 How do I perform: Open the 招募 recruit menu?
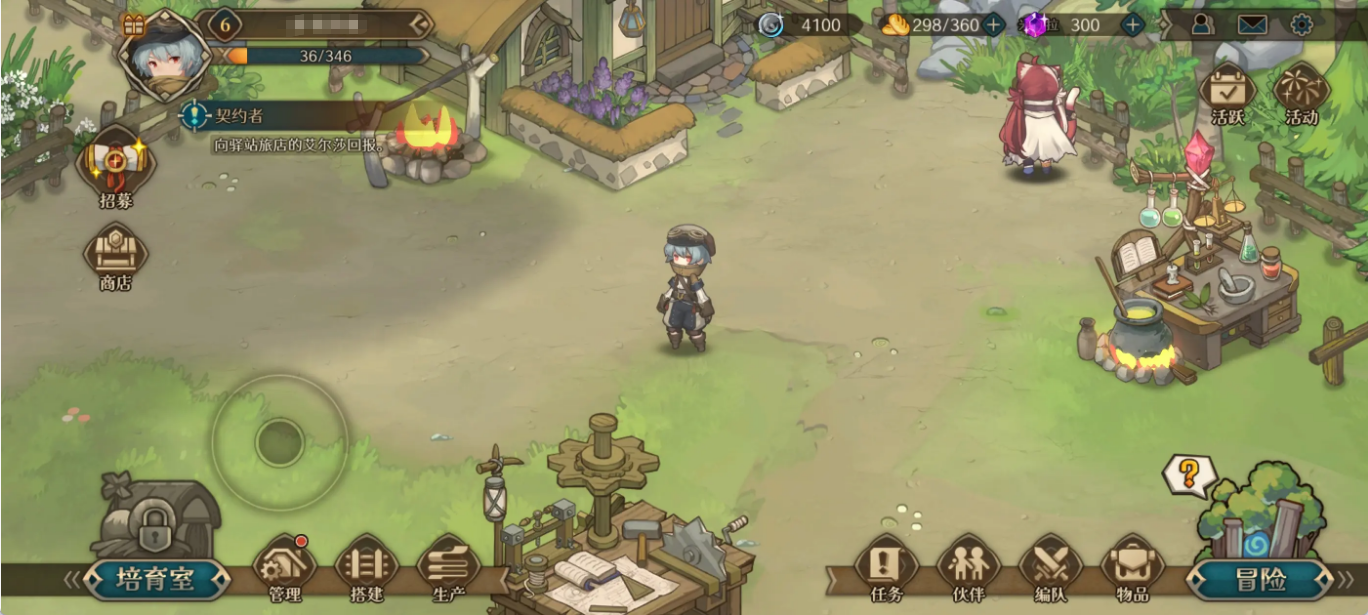tap(116, 165)
